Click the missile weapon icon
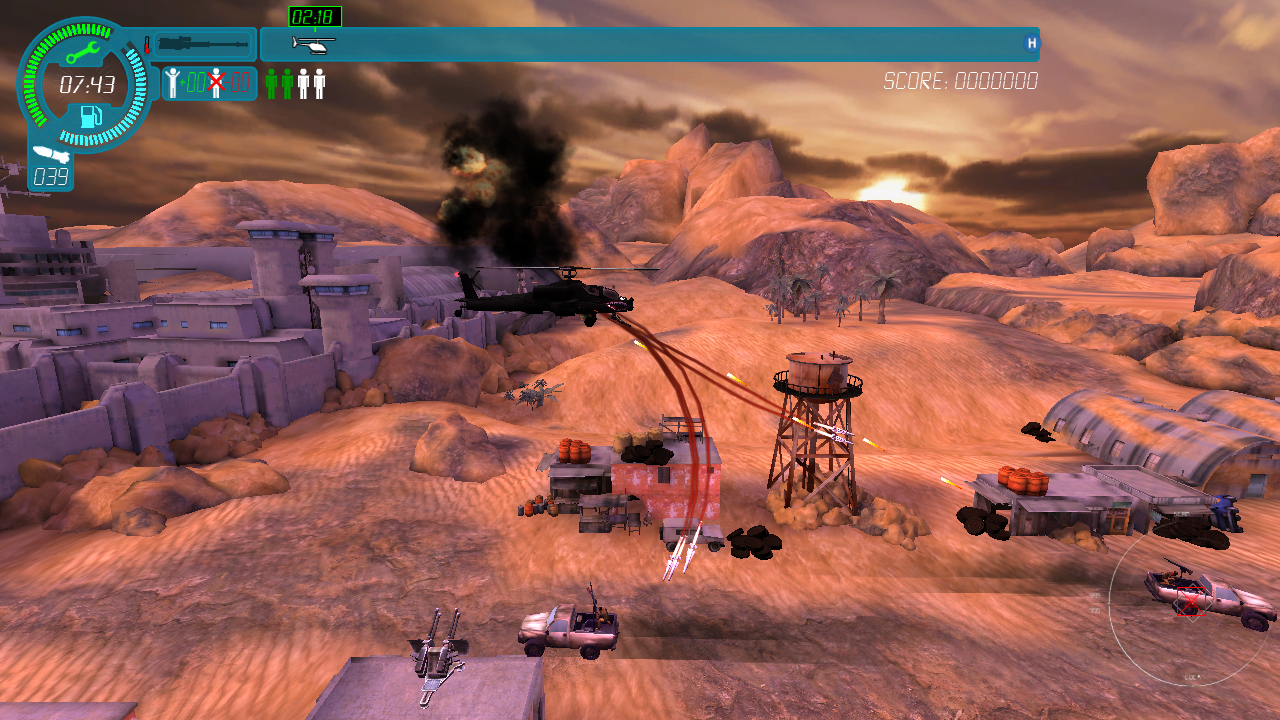This screenshot has height=720, width=1280. click(49, 155)
